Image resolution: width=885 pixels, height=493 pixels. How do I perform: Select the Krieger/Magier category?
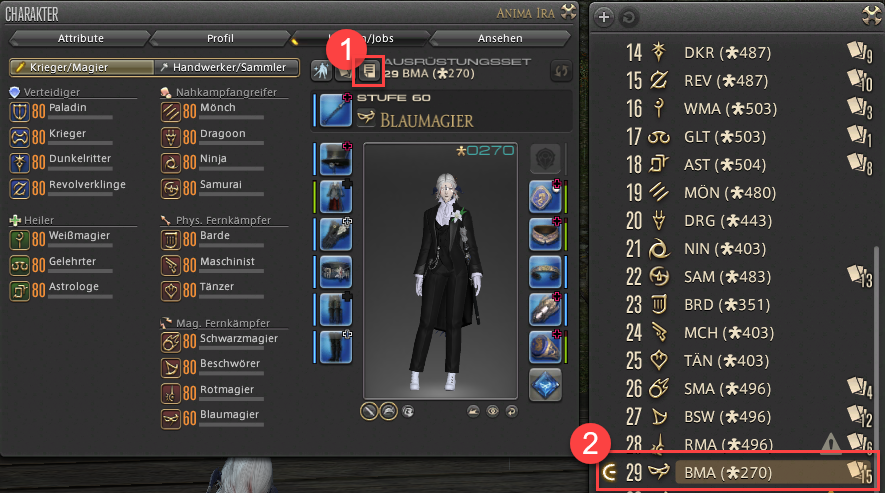77,67
